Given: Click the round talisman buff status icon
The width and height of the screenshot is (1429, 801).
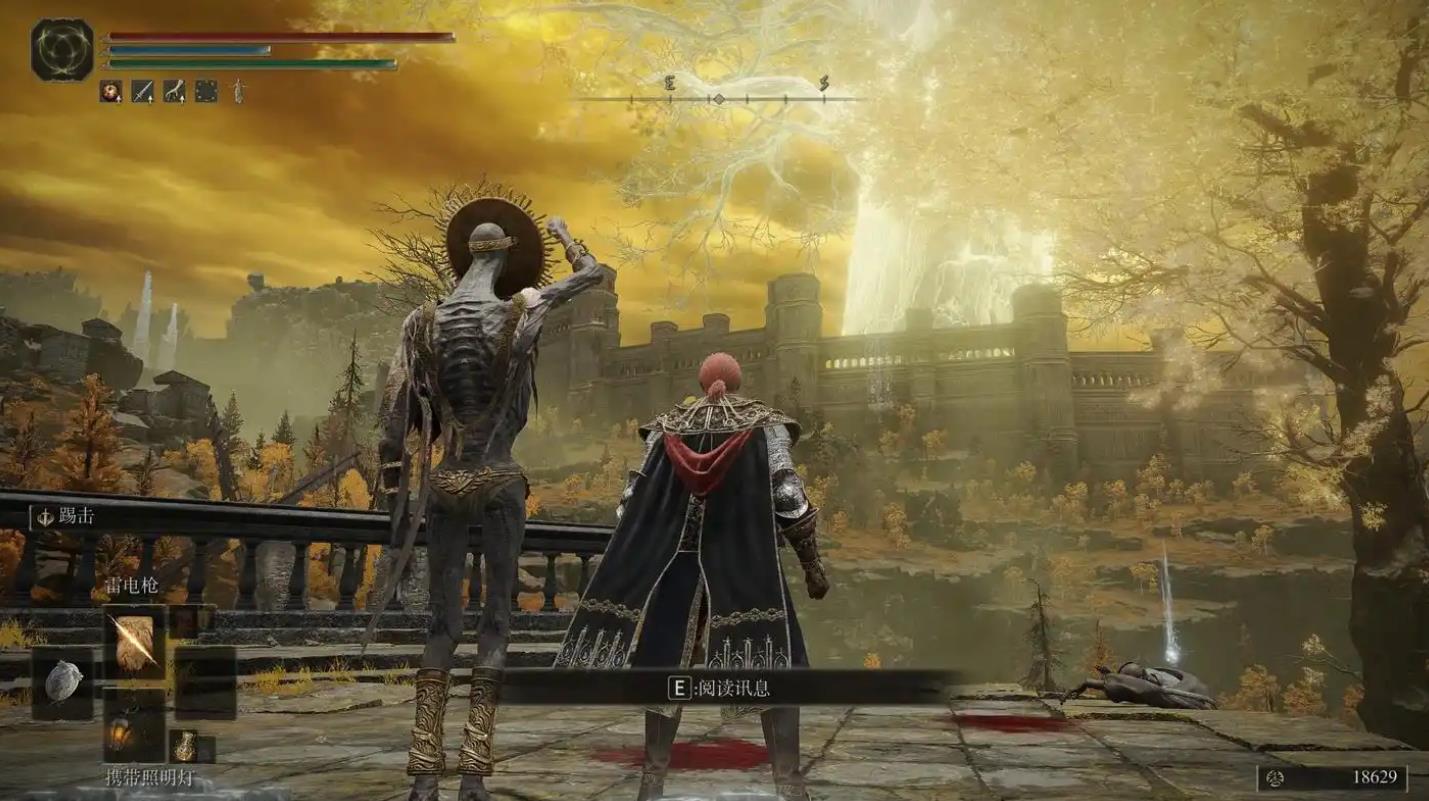Looking at the screenshot, I should [x=110, y=91].
